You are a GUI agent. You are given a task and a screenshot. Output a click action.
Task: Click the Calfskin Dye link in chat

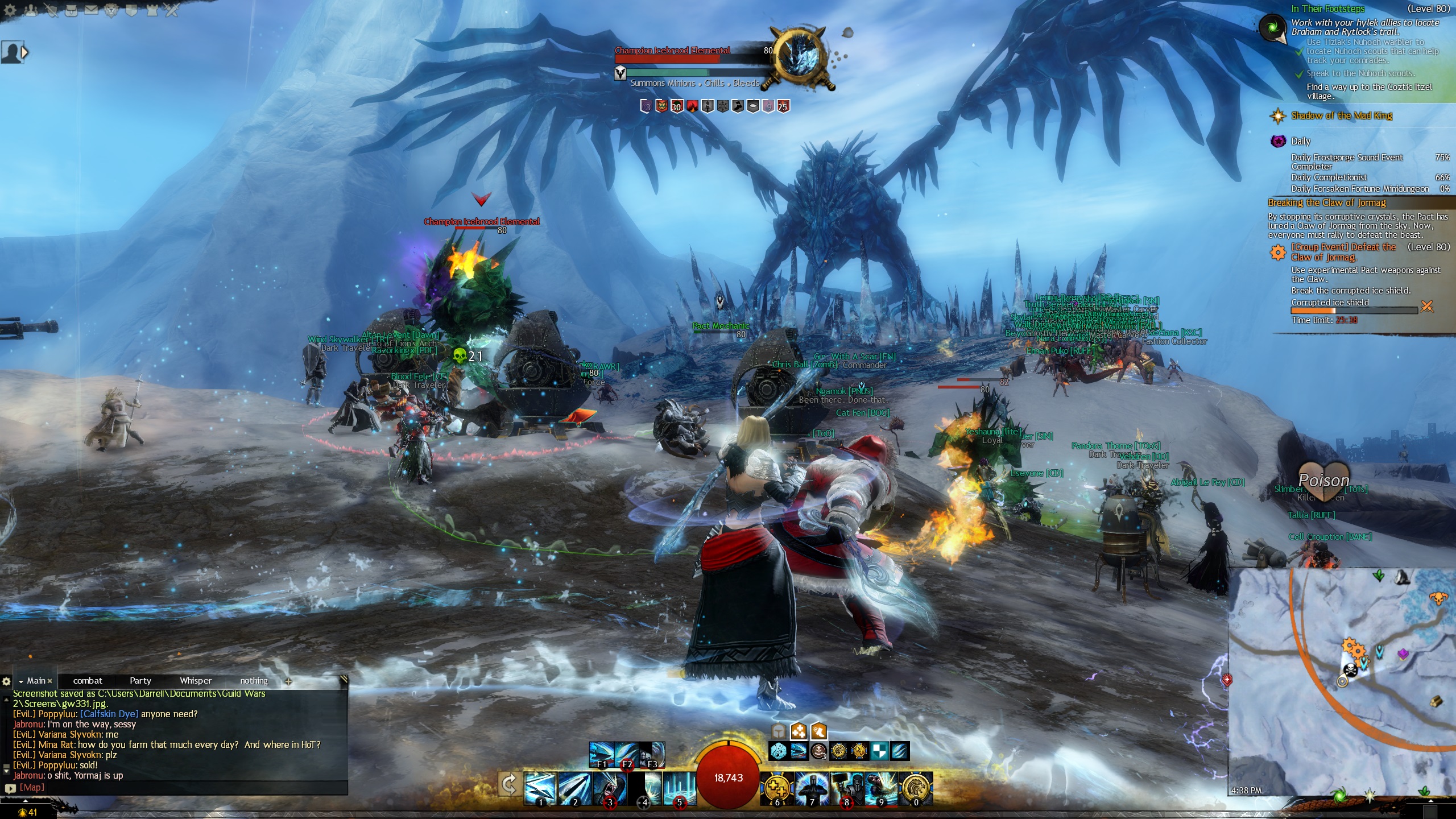[x=109, y=714]
